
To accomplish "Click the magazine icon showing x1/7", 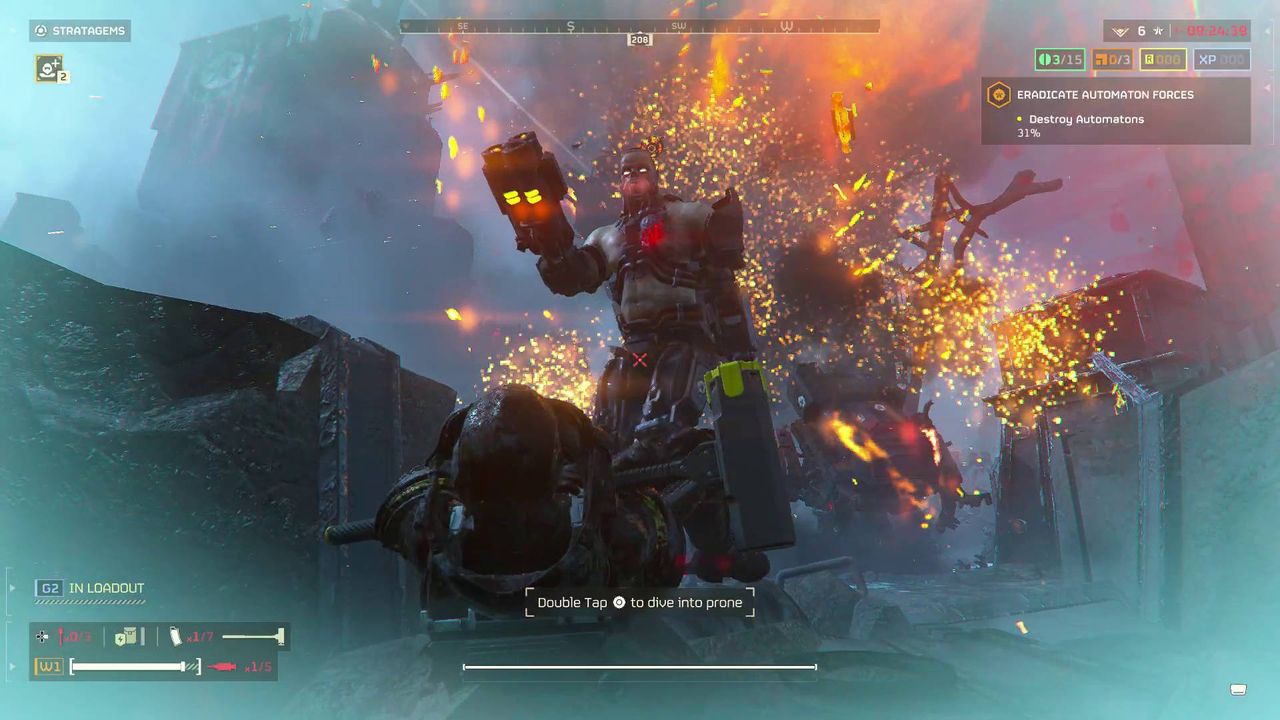I will point(172,636).
